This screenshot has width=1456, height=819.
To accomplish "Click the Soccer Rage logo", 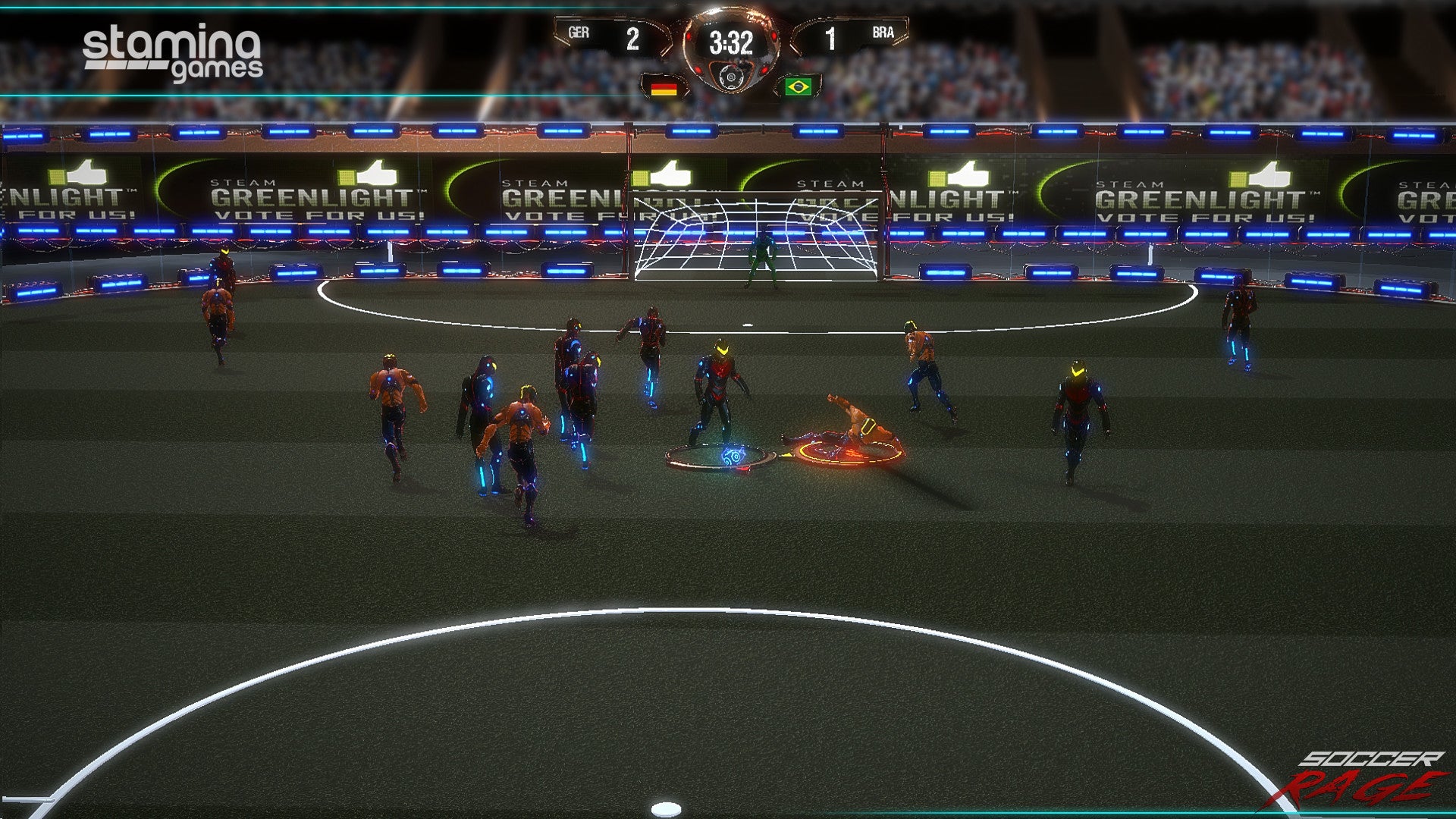I will 1362,779.
